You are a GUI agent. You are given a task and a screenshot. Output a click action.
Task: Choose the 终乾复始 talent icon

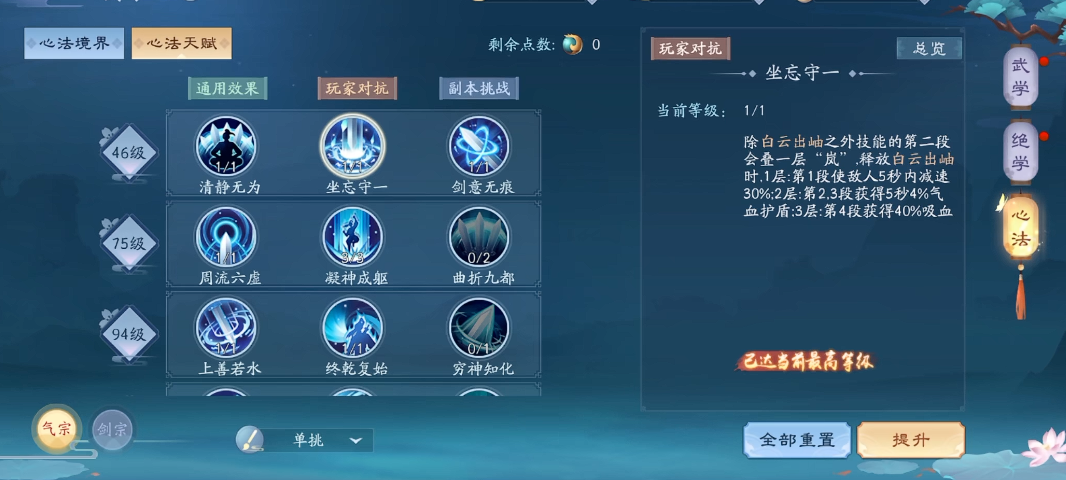pyautogui.click(x=352, y=327)
